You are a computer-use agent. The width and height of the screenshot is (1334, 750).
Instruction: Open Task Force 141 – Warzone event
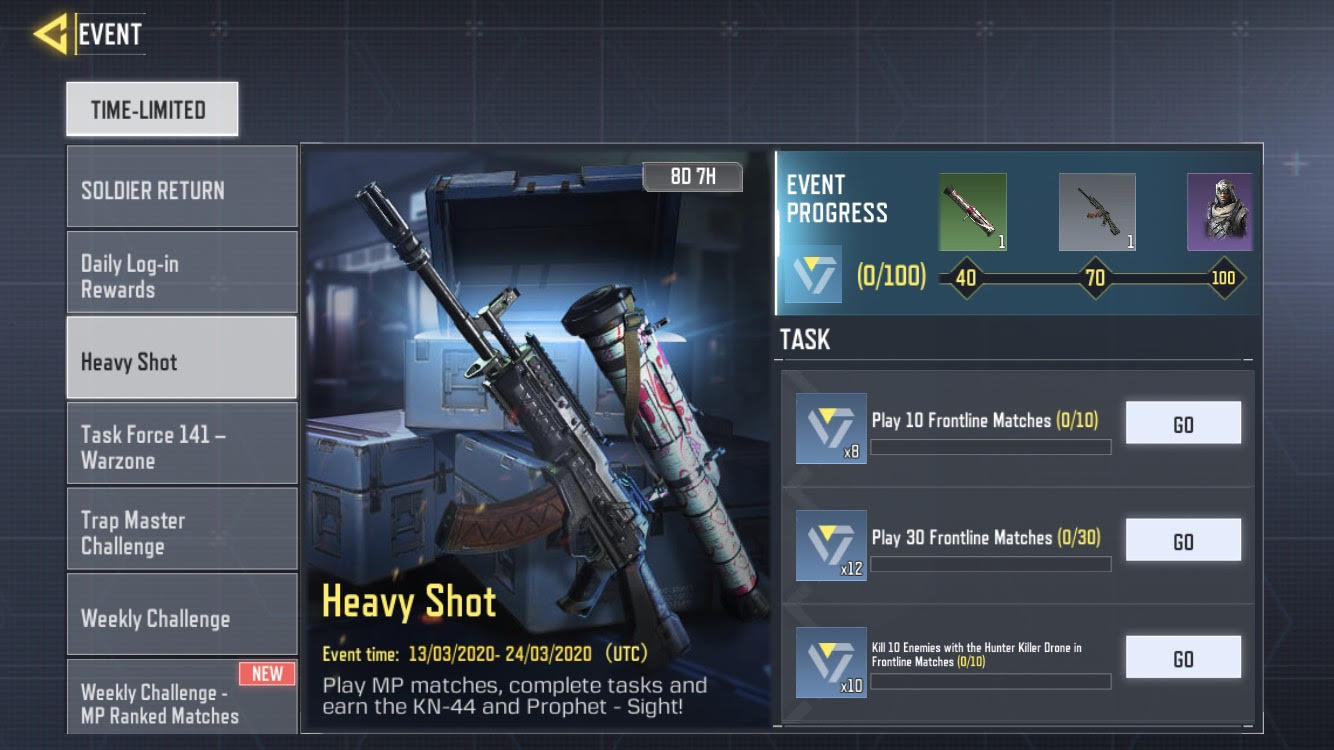(182, 446)
